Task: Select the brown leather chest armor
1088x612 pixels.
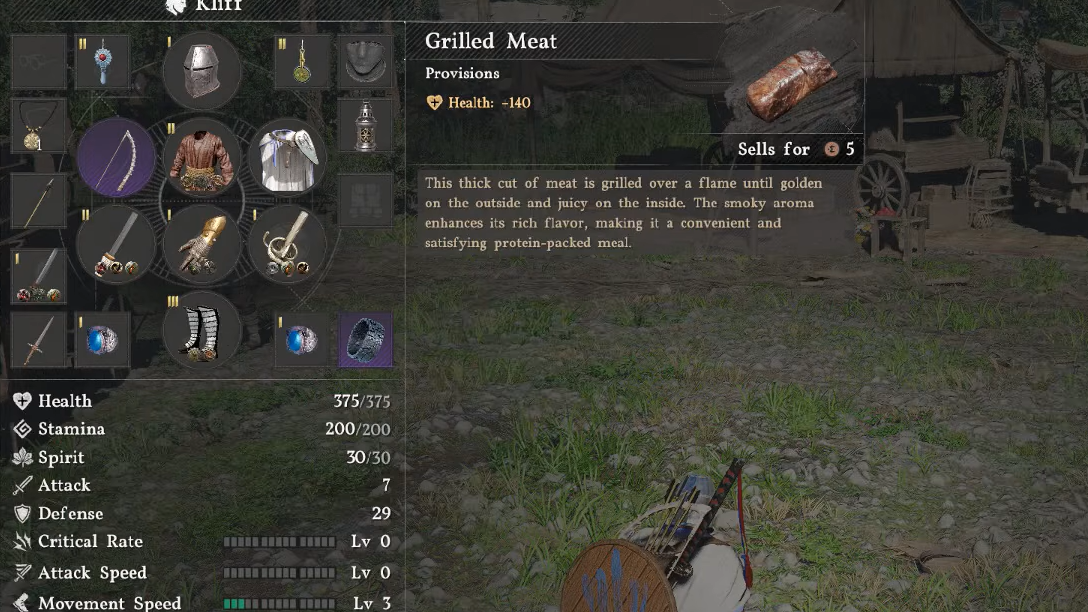Action: click(x=201, y=158)
